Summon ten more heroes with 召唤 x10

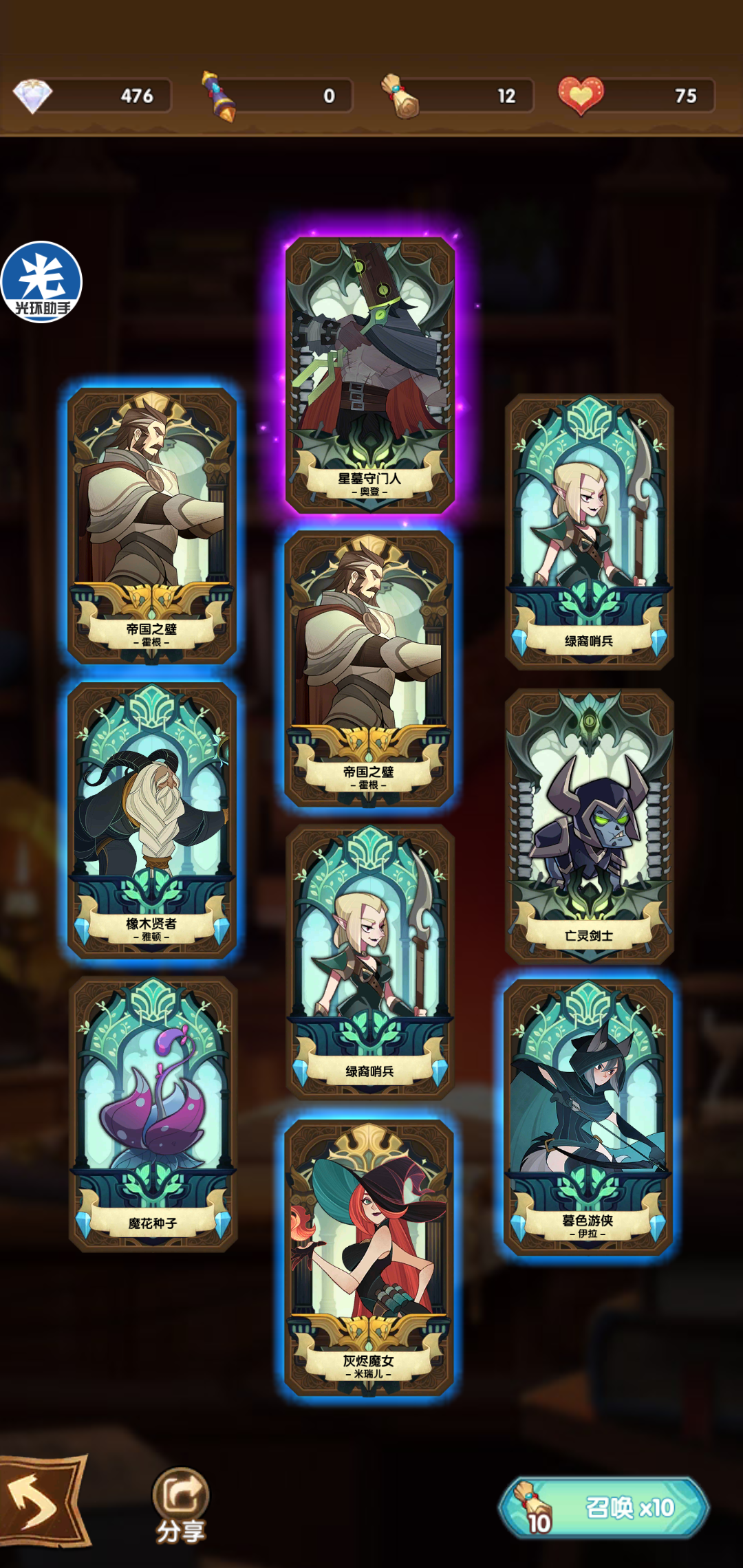coord(604,1507)
